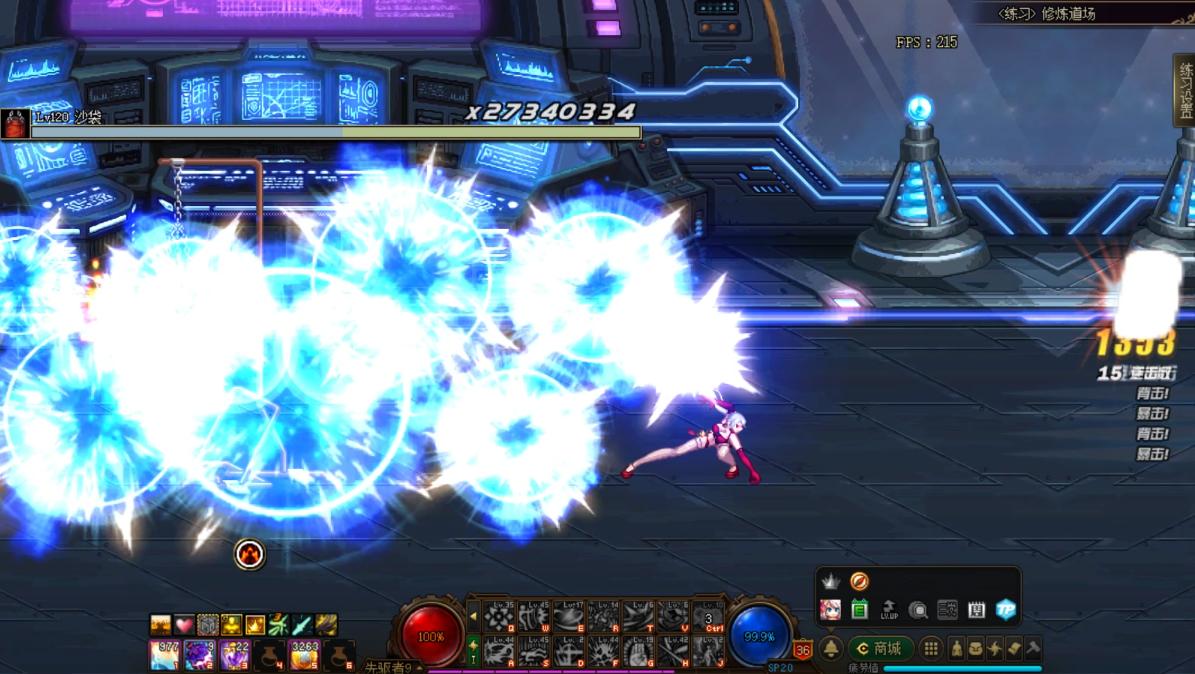The height and width of the screenshot is (674, 1195).
Task: Select the silver crown icon
Action: pos(830,581)
